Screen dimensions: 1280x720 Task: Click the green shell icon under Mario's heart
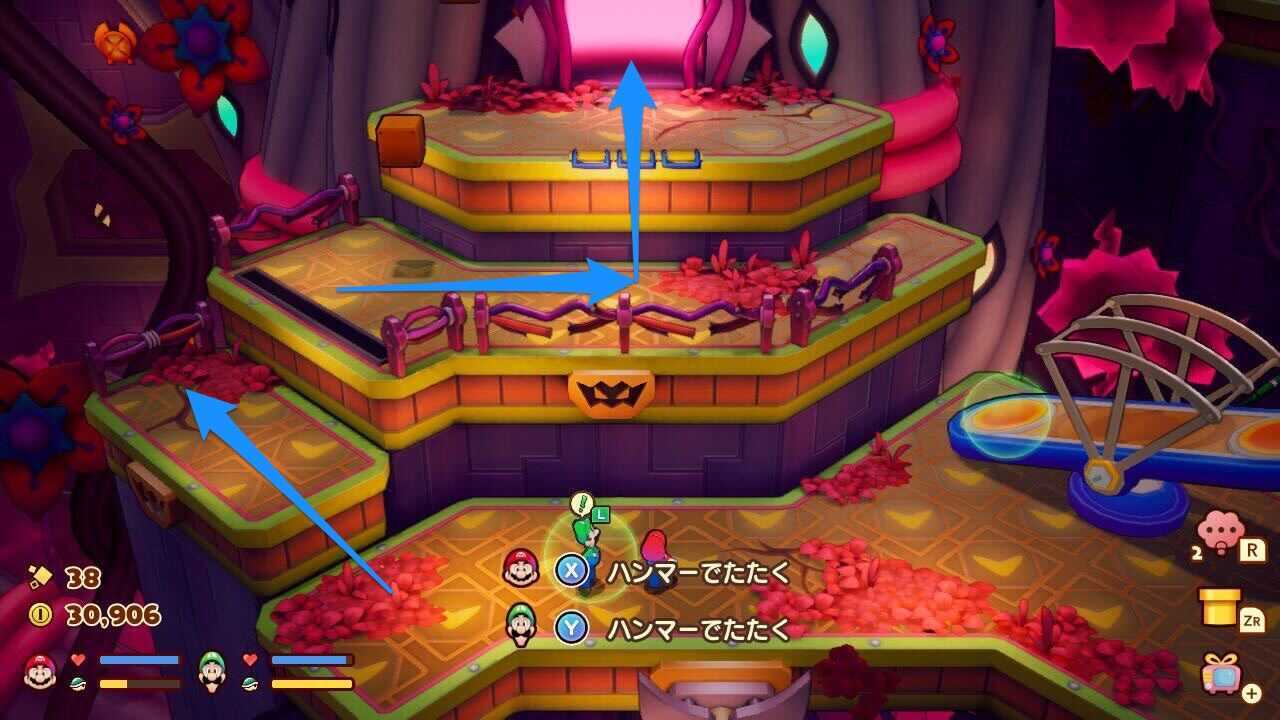(78, 683)
